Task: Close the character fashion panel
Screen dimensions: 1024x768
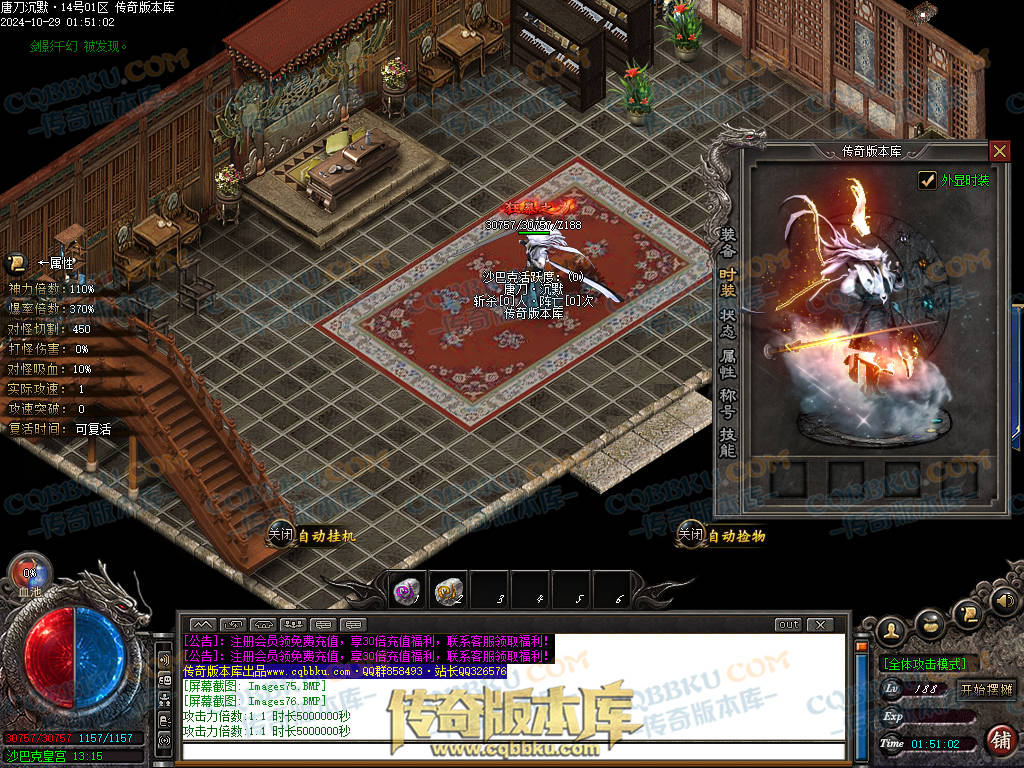Action: click(999, 151)
